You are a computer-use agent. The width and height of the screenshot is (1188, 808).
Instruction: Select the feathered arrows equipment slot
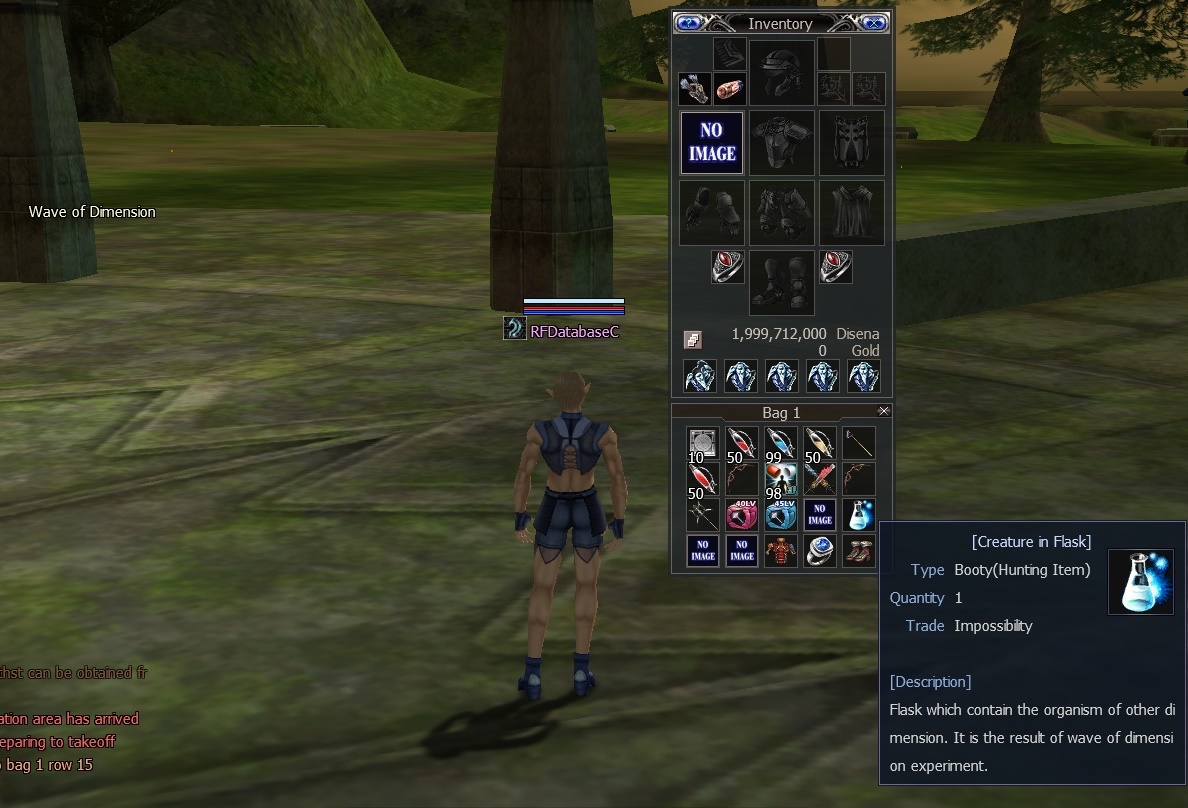[695, 88]
